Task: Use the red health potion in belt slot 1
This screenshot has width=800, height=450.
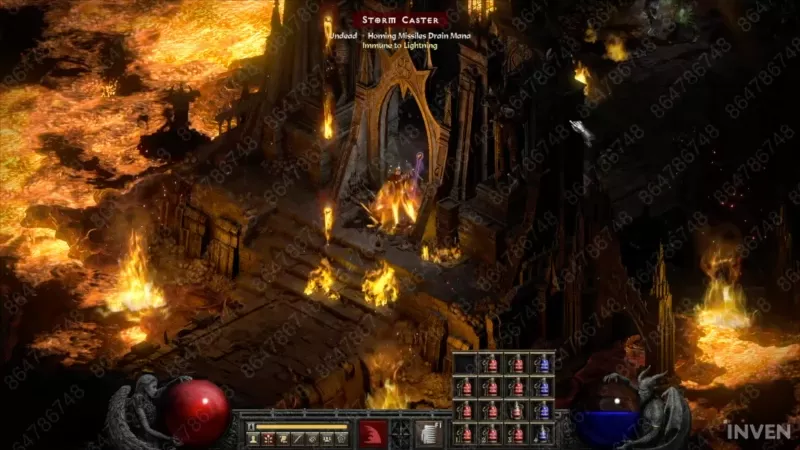Action: coord(467,433)
